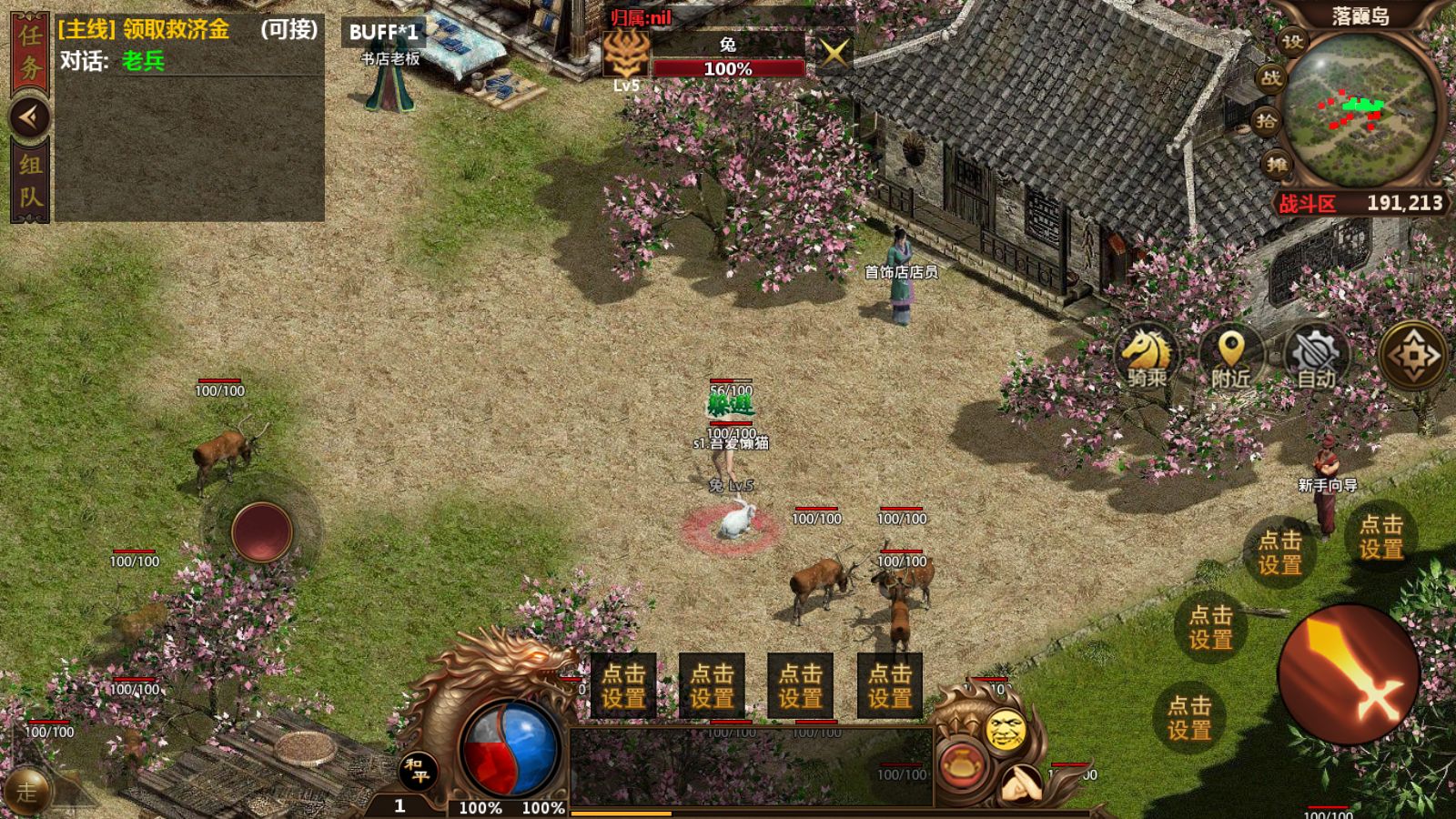Toggle the 走 walk mode button
The height and width of the screenshot is (819, 1456).
(27, 791)
